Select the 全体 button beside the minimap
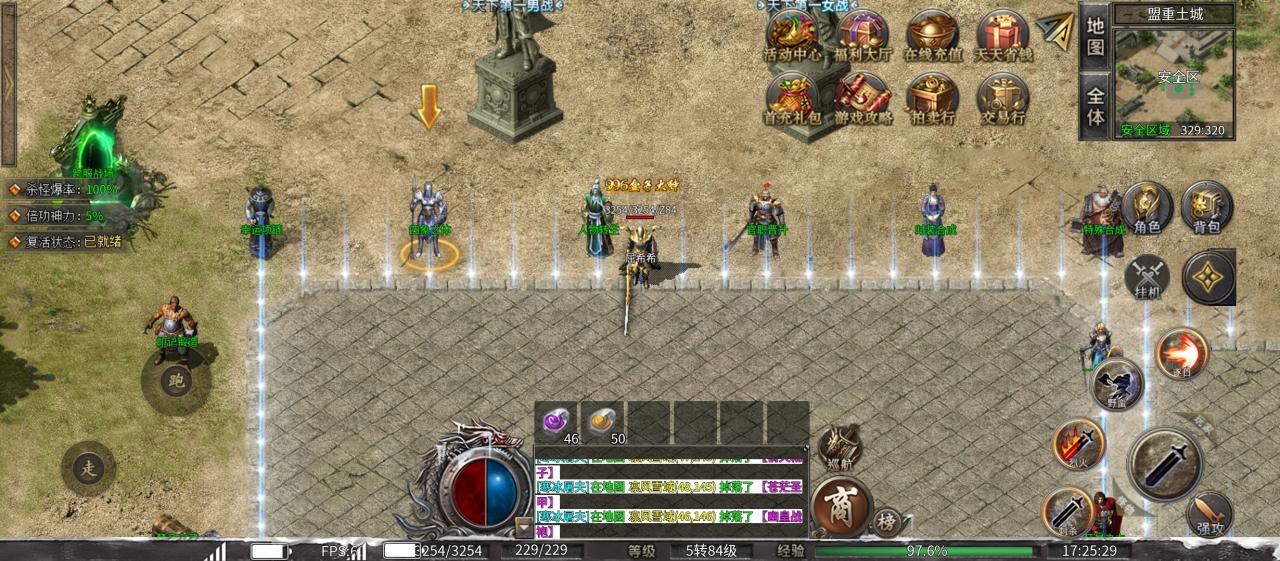The width and height of the screenshot is (1280, 561). tap(1095, 105)
